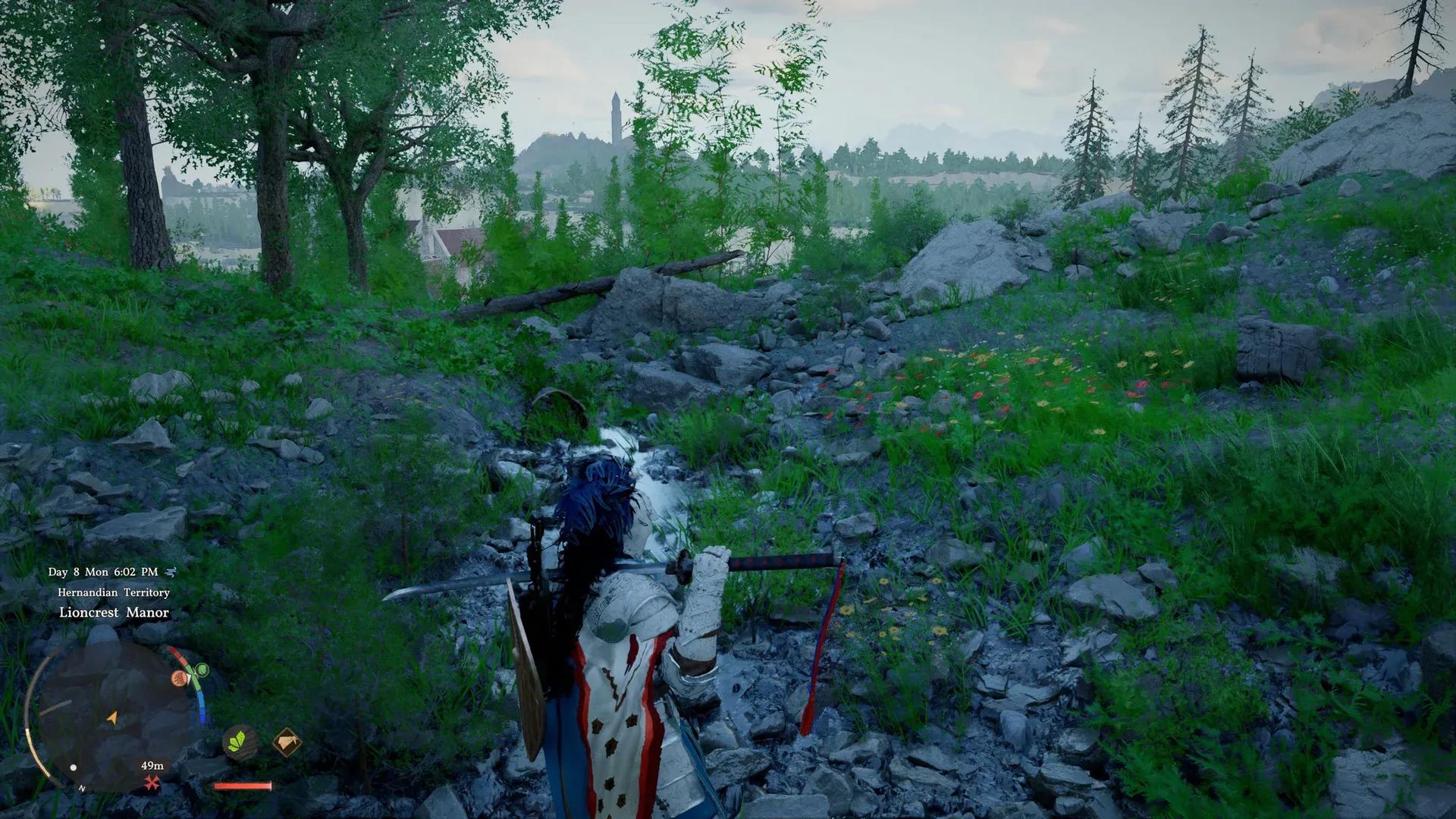Select the red cross waypoint marker below the minimap
Image resolution: width=1456 pixels, height=819 pixels.
pyautogui.click(x=150, y=783)
